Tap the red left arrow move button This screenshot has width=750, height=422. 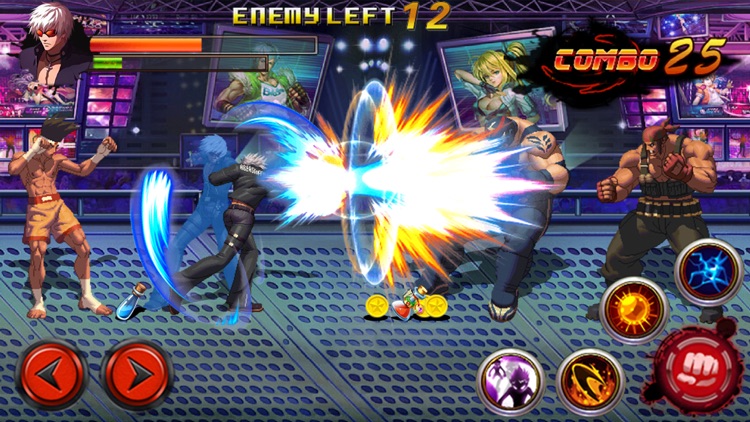pyautogui.click(x=52, y=375)
